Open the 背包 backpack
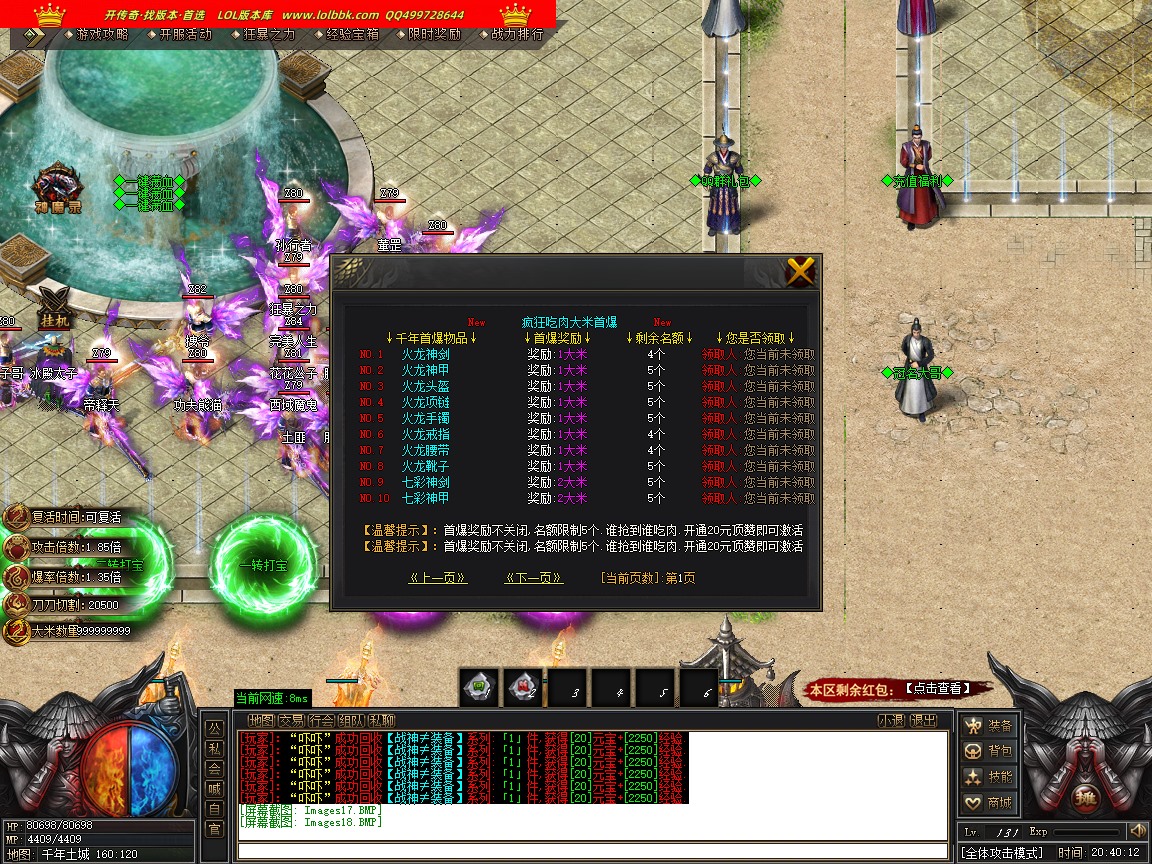The image size is (1152, 864). tap(989, 751)
